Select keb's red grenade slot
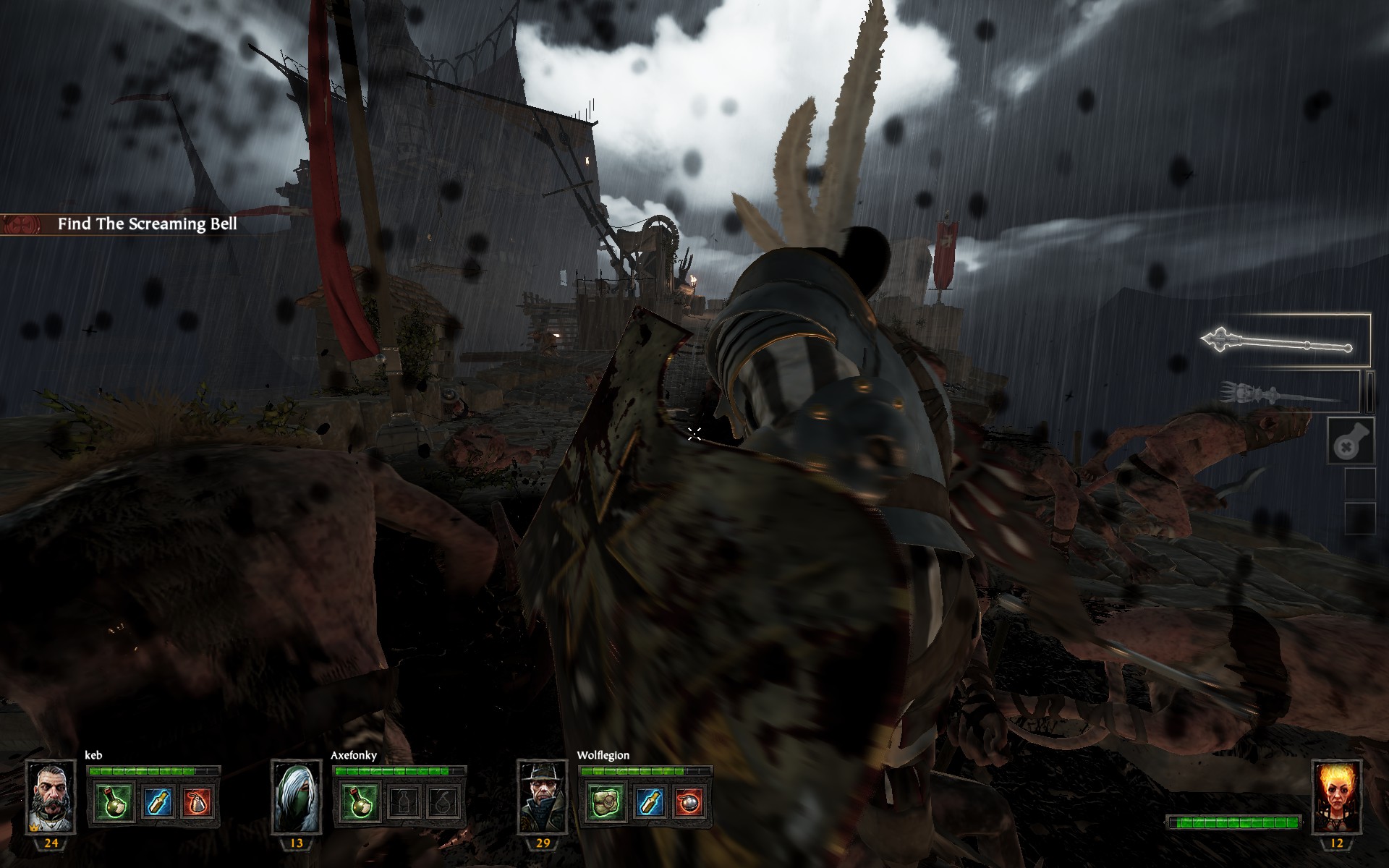Viewport: 1389px width, 868px height. [x=198, y=801]
